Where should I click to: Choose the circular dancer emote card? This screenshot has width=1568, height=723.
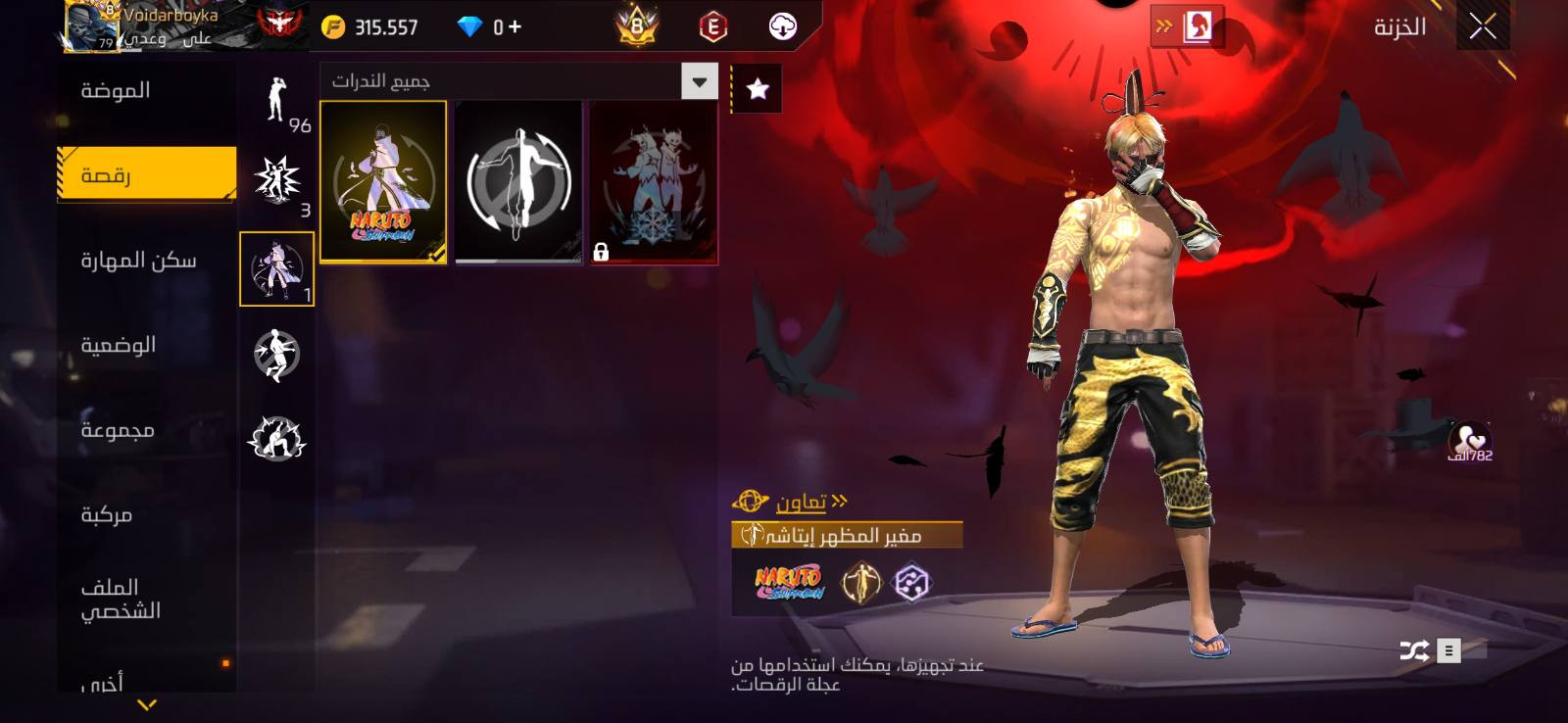tap(518, 182)
